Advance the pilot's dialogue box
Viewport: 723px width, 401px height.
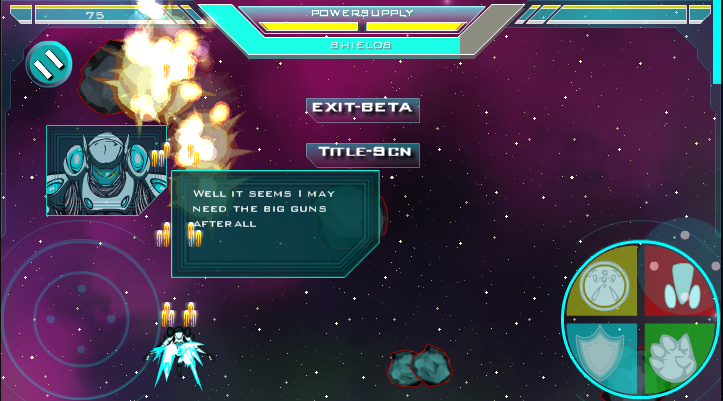274,223
